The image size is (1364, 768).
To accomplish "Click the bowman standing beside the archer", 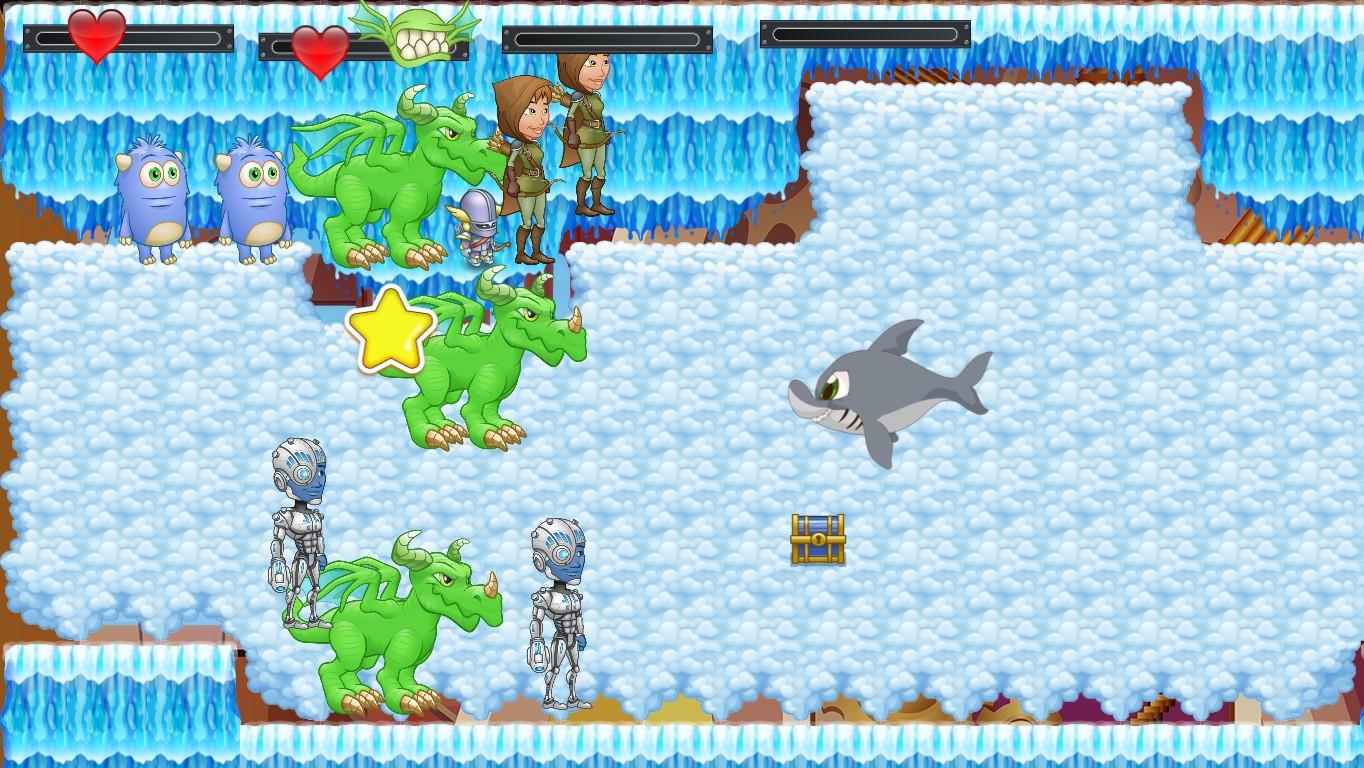I will tap(590, 130).
